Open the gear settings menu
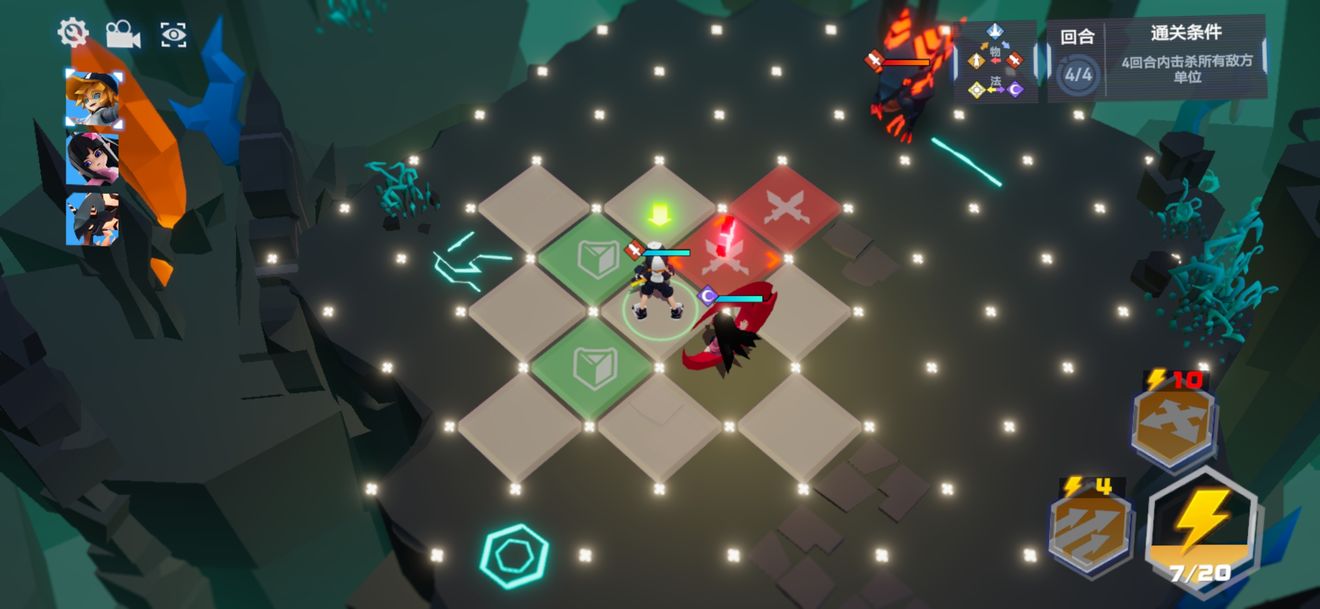The image size is (1320, 609). pyautogui.click(x=73, y=33)
